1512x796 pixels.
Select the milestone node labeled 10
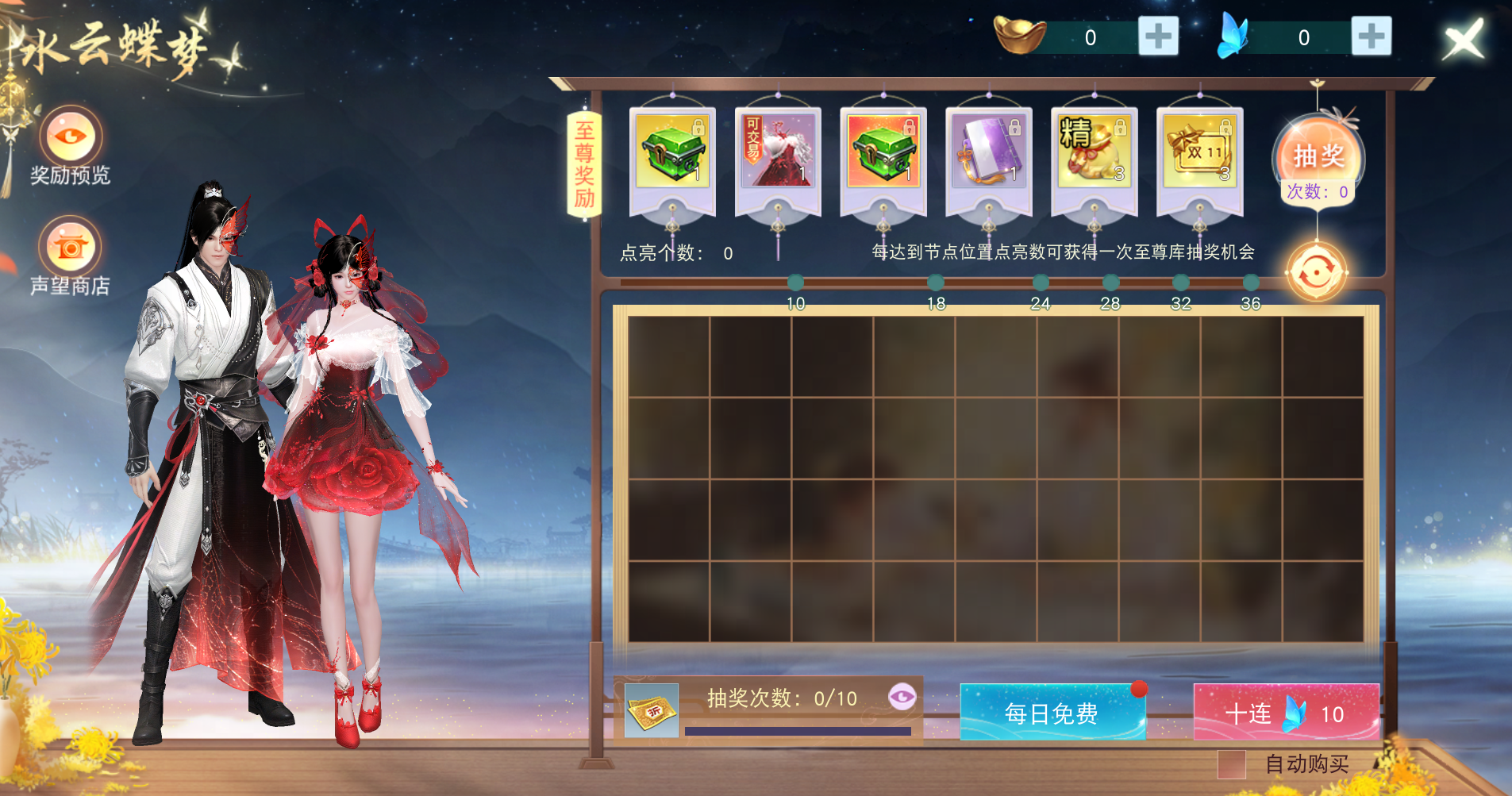pos(795,283)
